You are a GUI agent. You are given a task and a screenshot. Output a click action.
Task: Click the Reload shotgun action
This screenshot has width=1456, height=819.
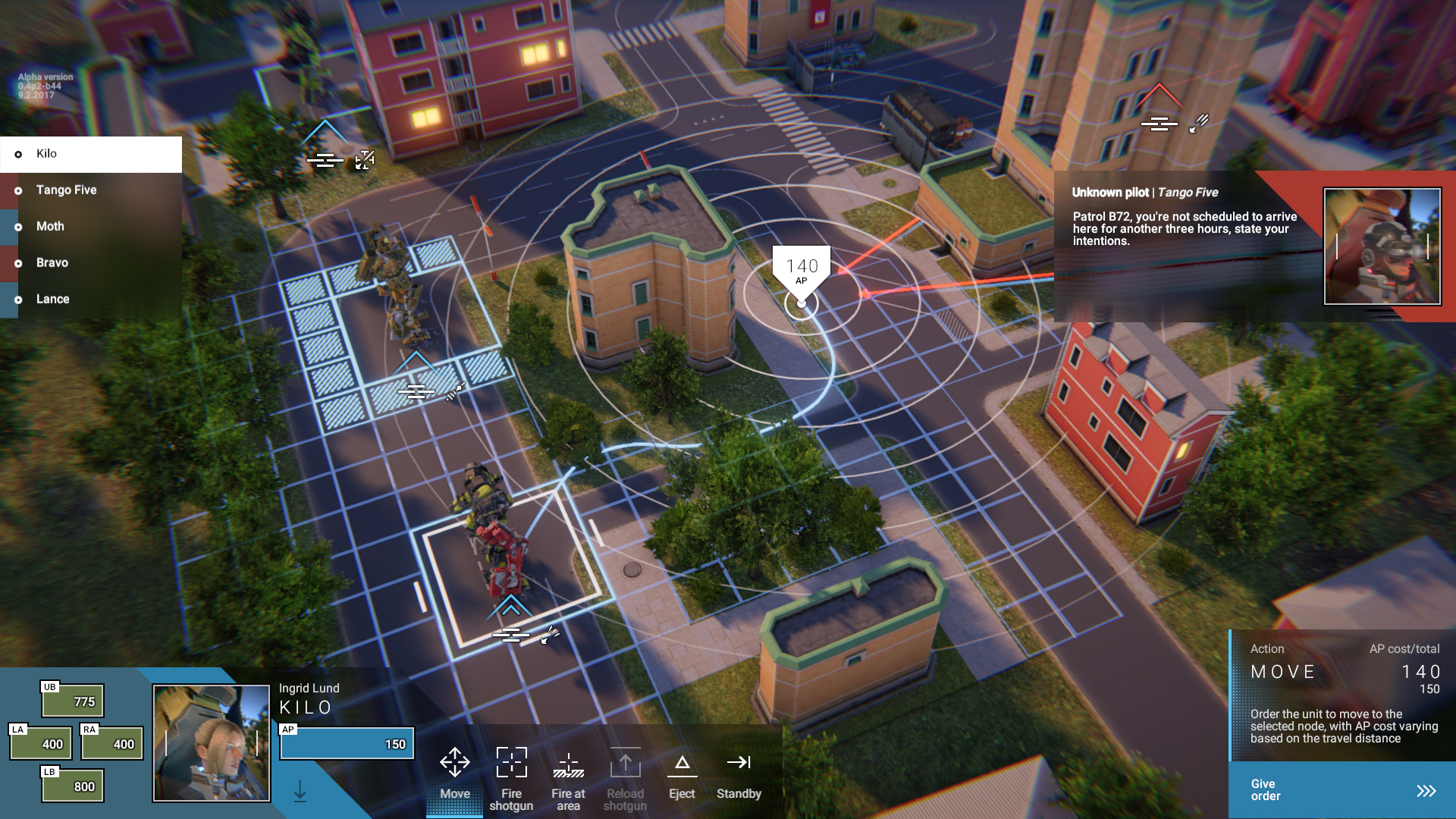(x=625, y=778)
